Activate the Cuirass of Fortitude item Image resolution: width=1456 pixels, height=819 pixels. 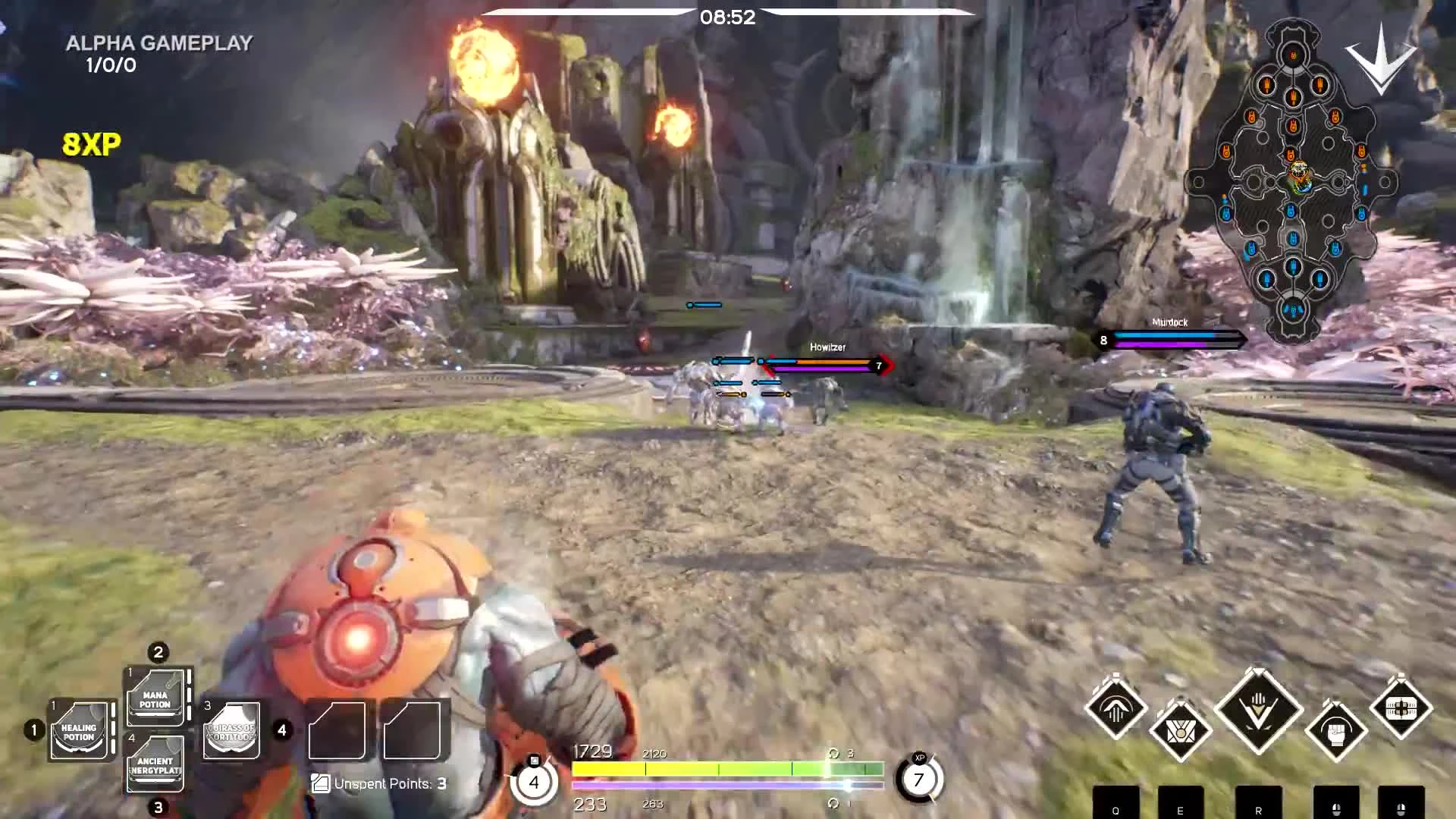[231, 730]
